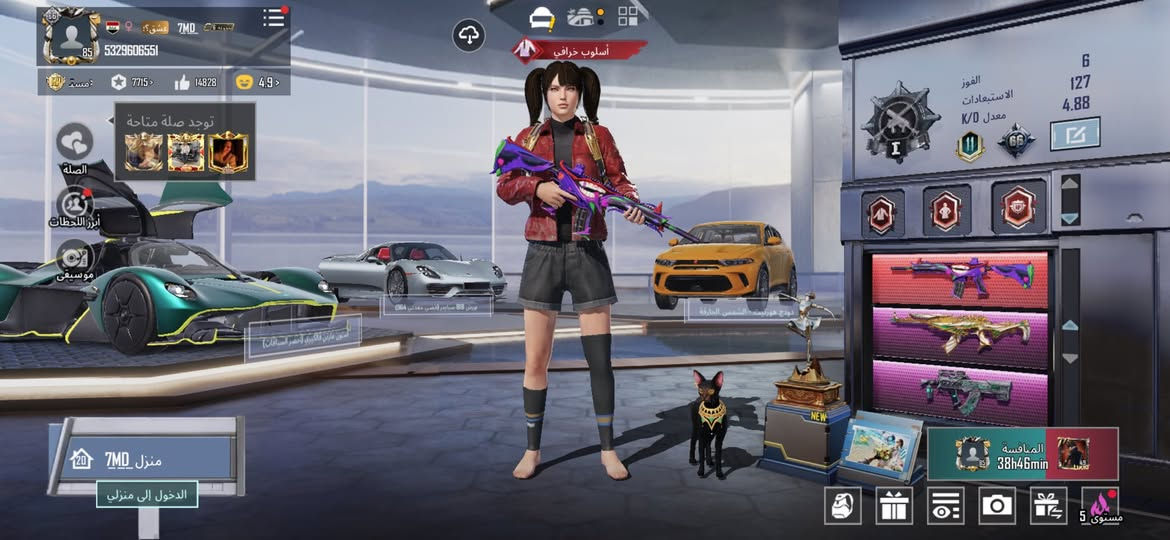Give a like using the thumbs-up icon
Screen dimensions: 1170x540
pyautogui.click(x=183, y=82)
